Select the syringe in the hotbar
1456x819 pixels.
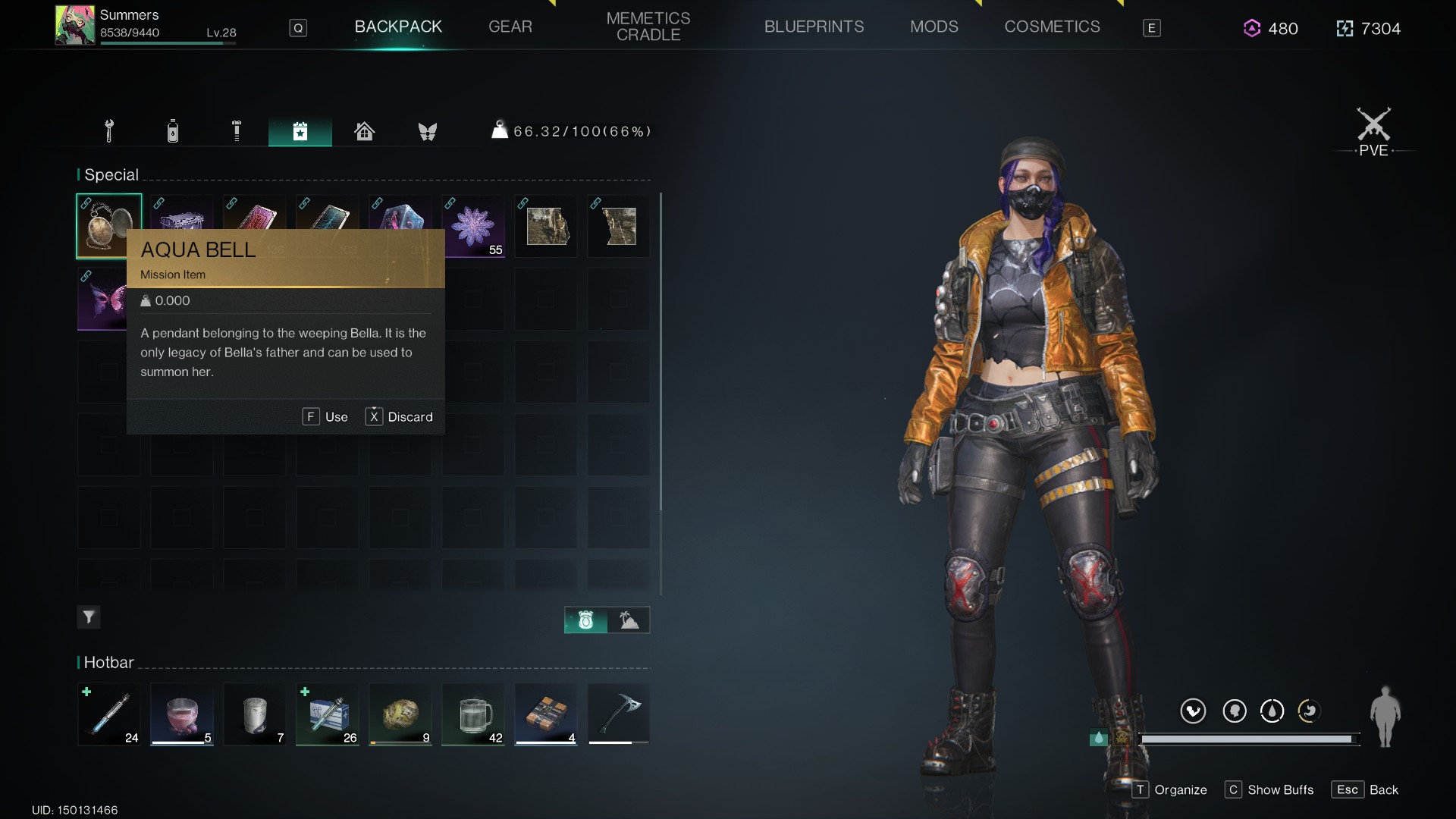pyautogui.click(x=109, y=714)
